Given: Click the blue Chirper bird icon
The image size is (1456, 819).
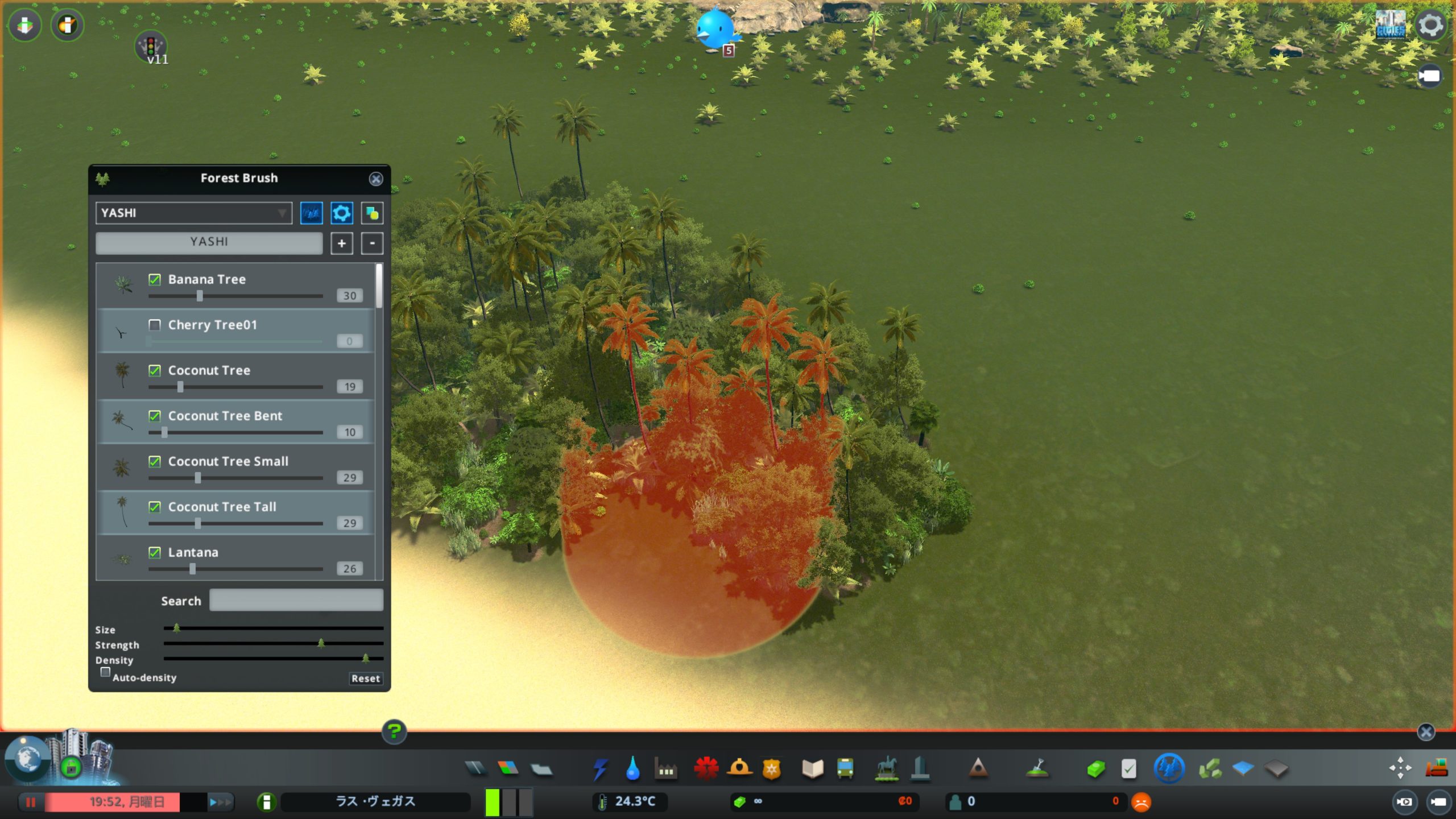Looking at the screenshot, I should click(715, 28).
